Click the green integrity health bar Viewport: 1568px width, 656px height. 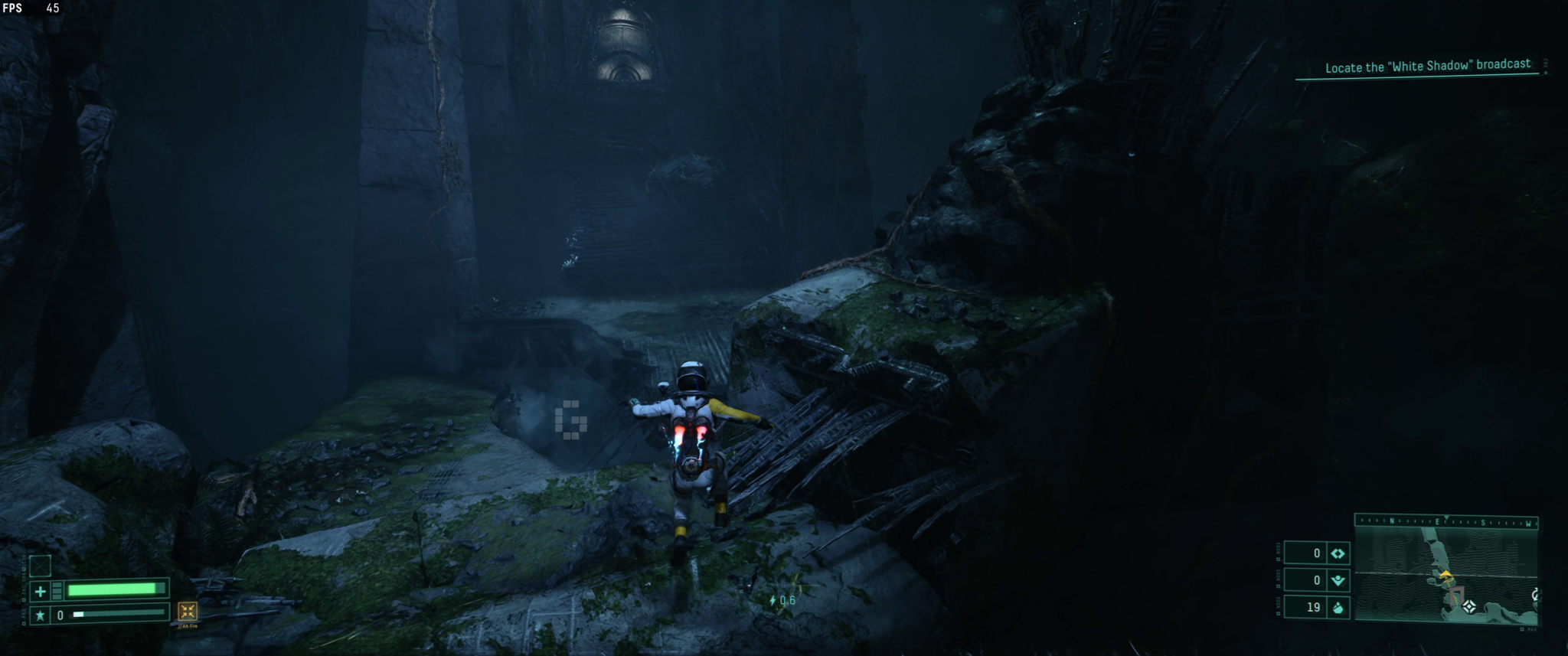[115, 589]
